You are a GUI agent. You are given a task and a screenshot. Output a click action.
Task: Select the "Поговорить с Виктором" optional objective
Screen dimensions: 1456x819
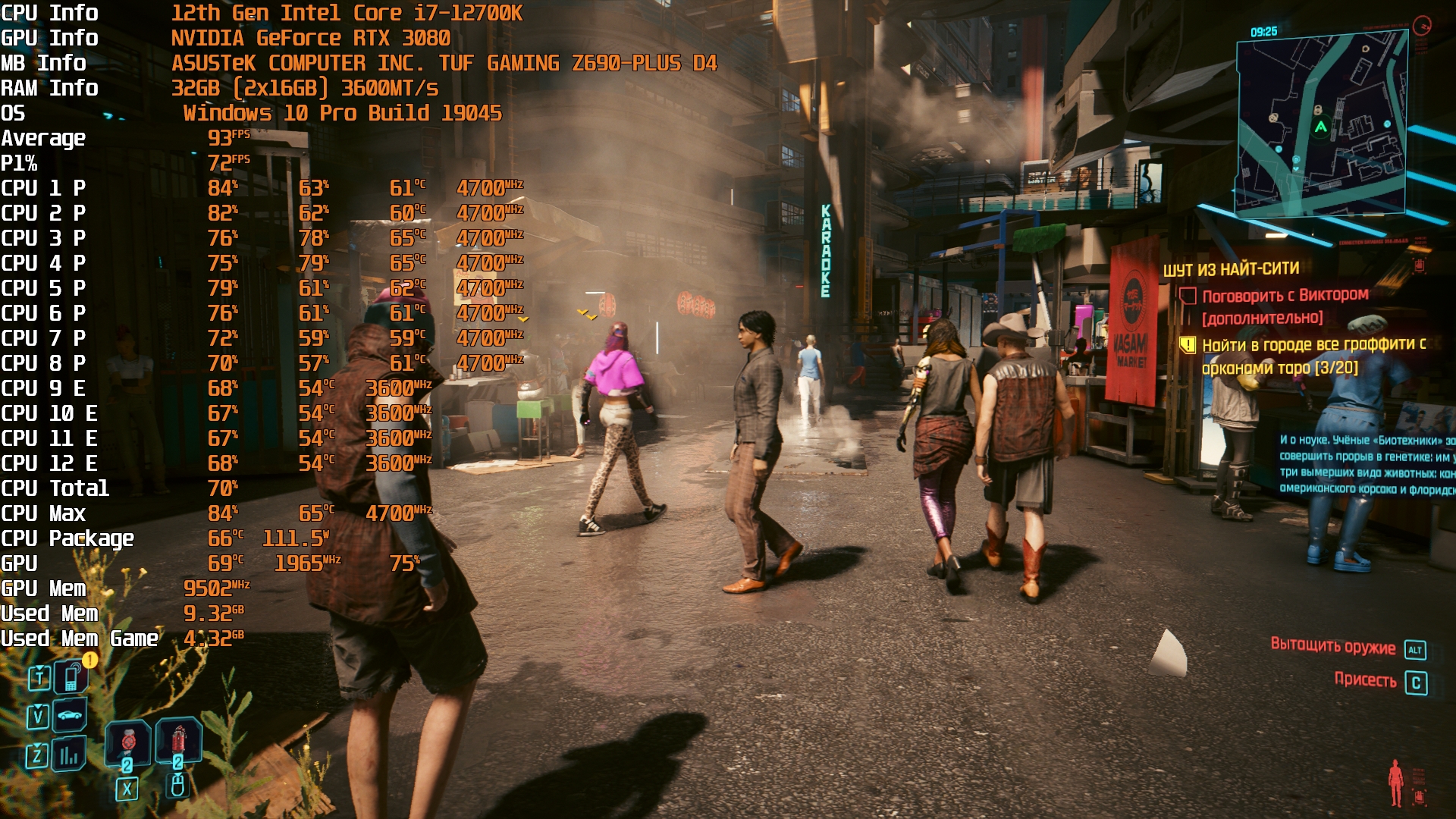pos(1285,296)
